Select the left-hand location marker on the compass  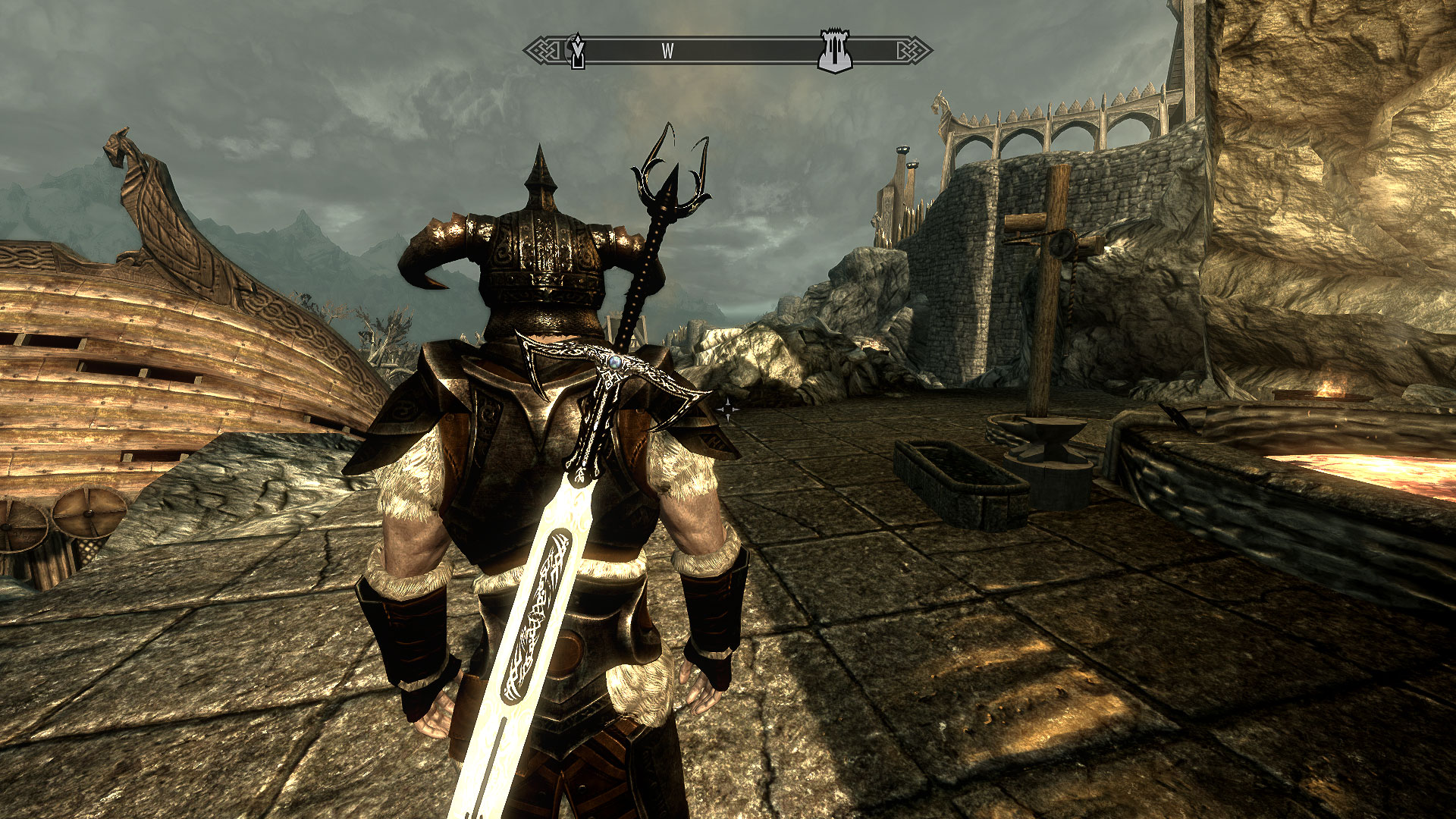tap(578, 52)
